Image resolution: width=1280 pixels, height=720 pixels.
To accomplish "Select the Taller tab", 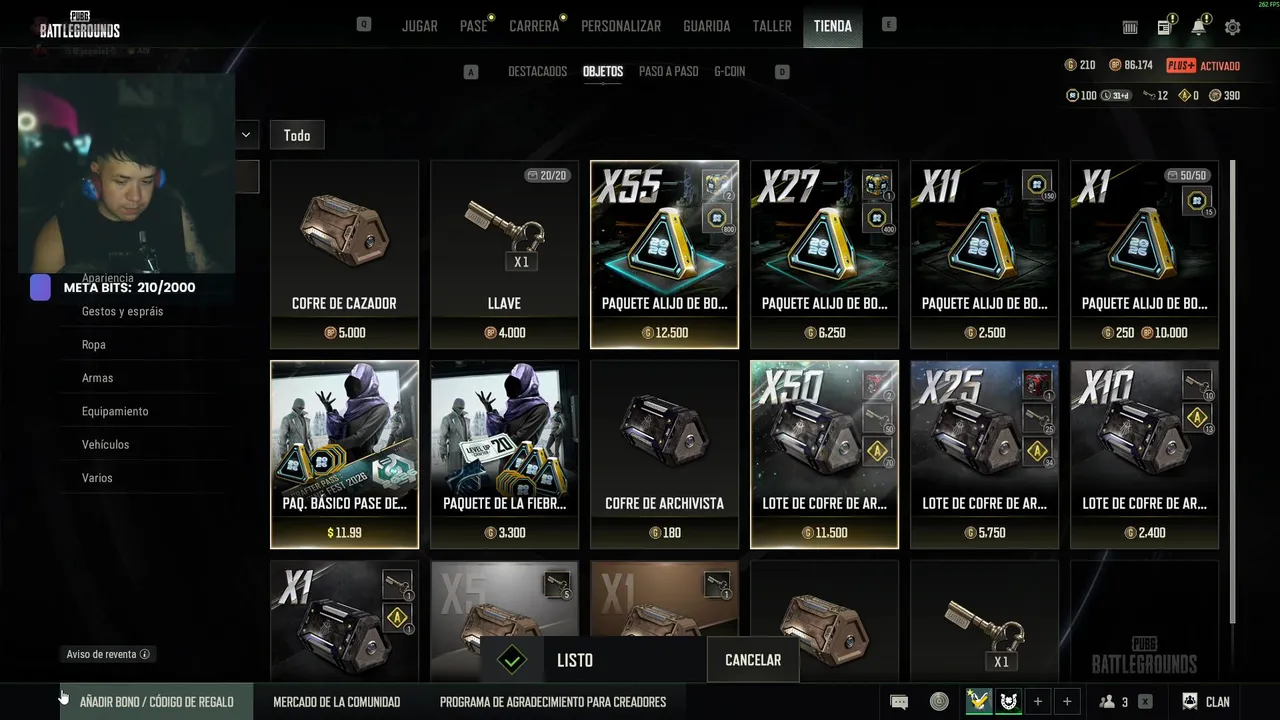I will click(x=772, y=26).
